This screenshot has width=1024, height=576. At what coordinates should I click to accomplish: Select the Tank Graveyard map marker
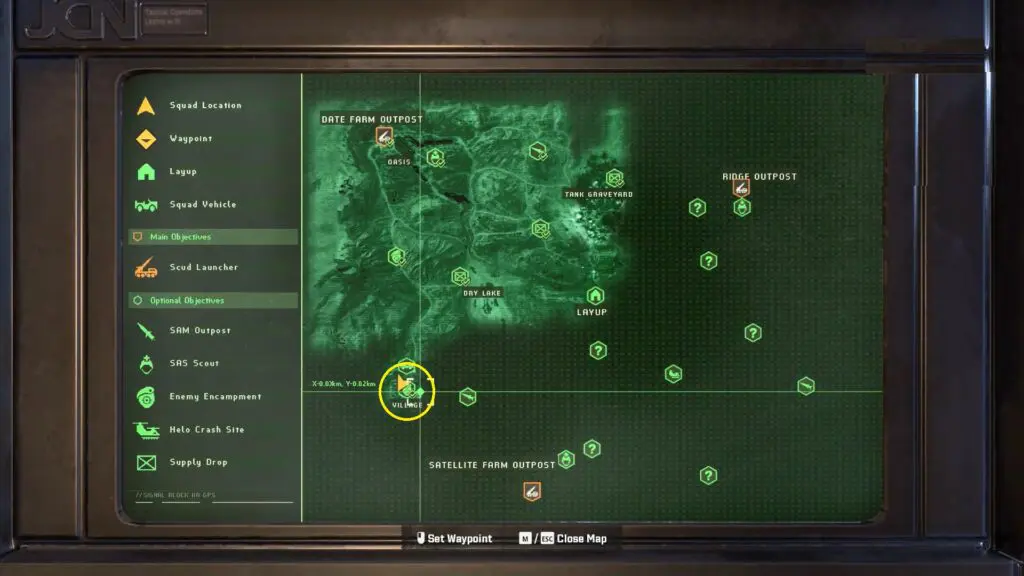614,178
